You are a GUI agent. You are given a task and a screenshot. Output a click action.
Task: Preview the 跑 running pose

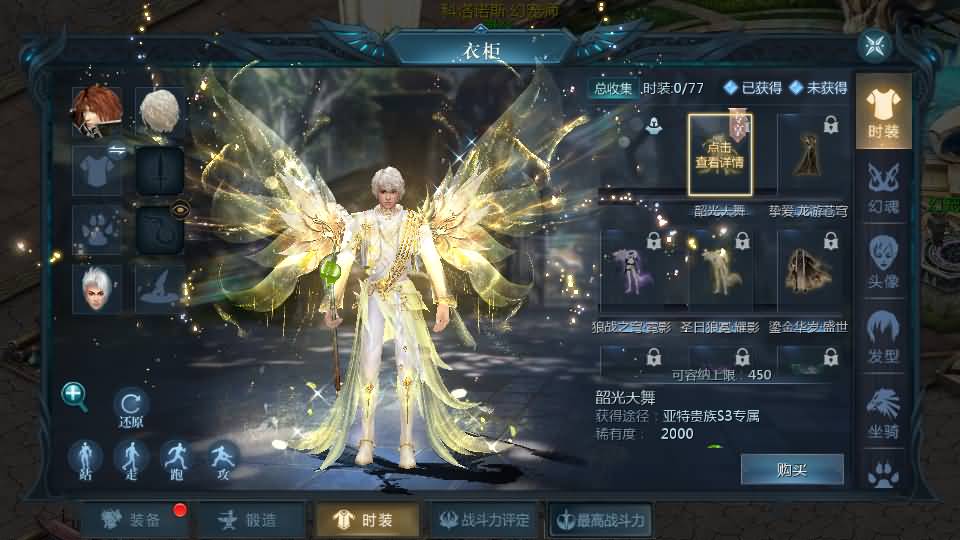coord(177,458)
